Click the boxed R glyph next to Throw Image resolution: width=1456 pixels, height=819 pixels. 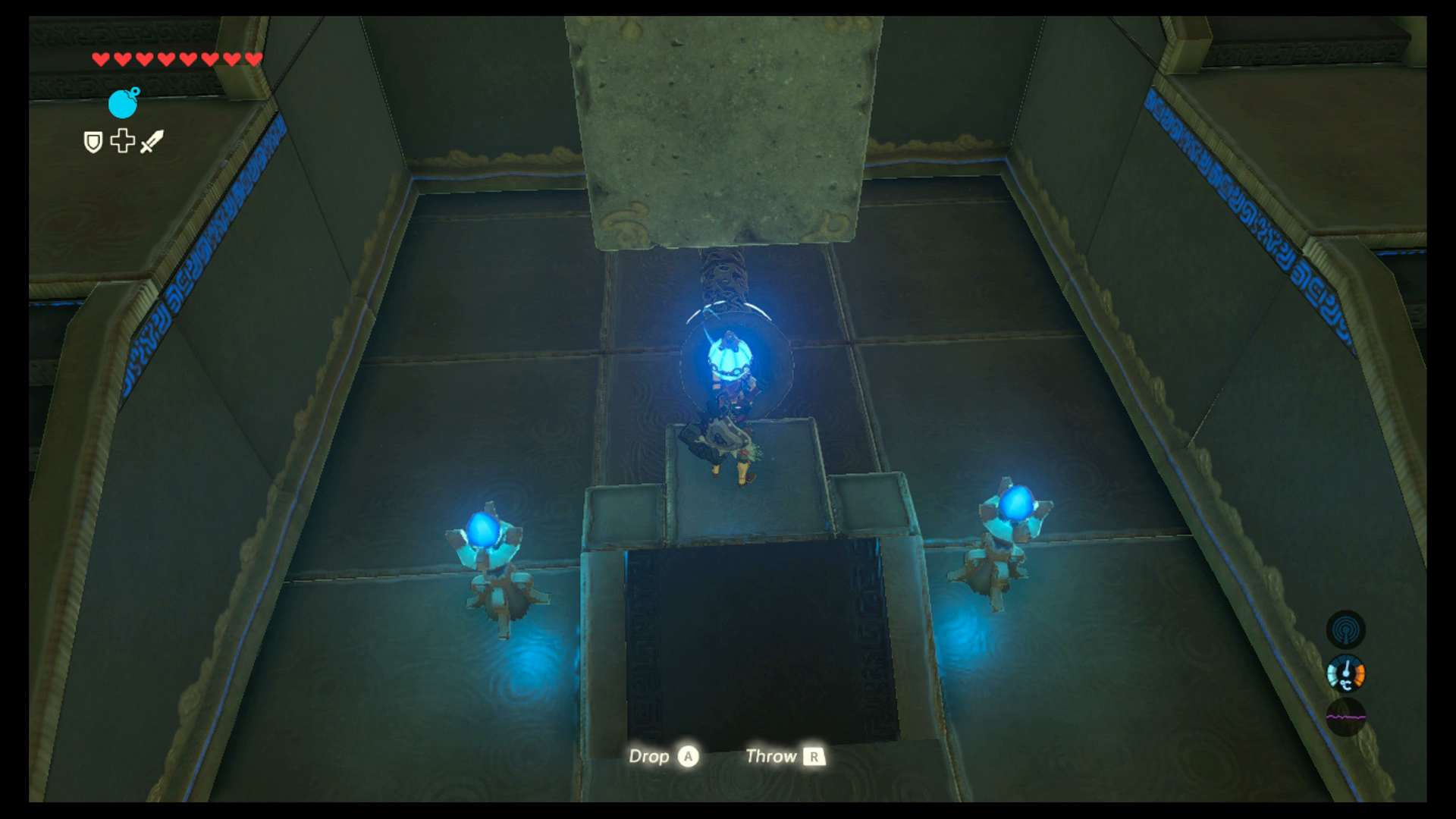click(814, 757)
